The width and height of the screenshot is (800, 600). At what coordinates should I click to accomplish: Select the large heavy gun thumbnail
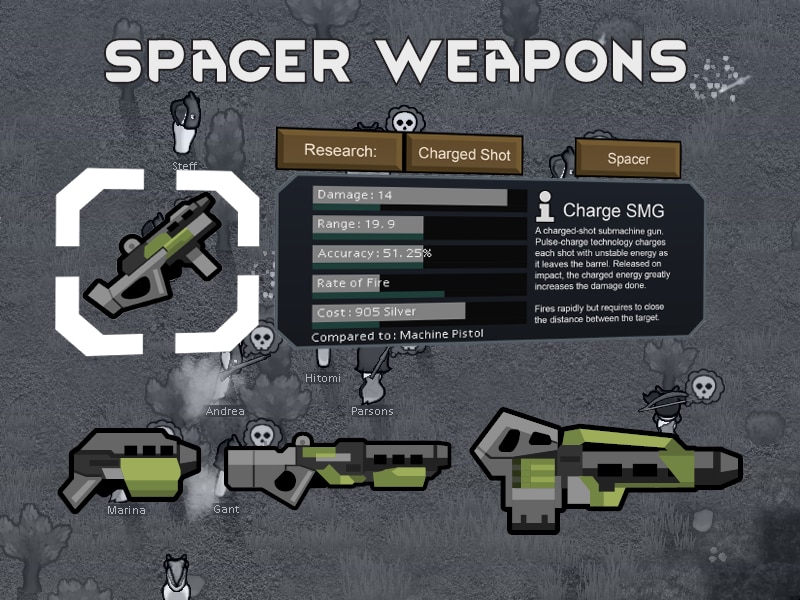point(603,467)
